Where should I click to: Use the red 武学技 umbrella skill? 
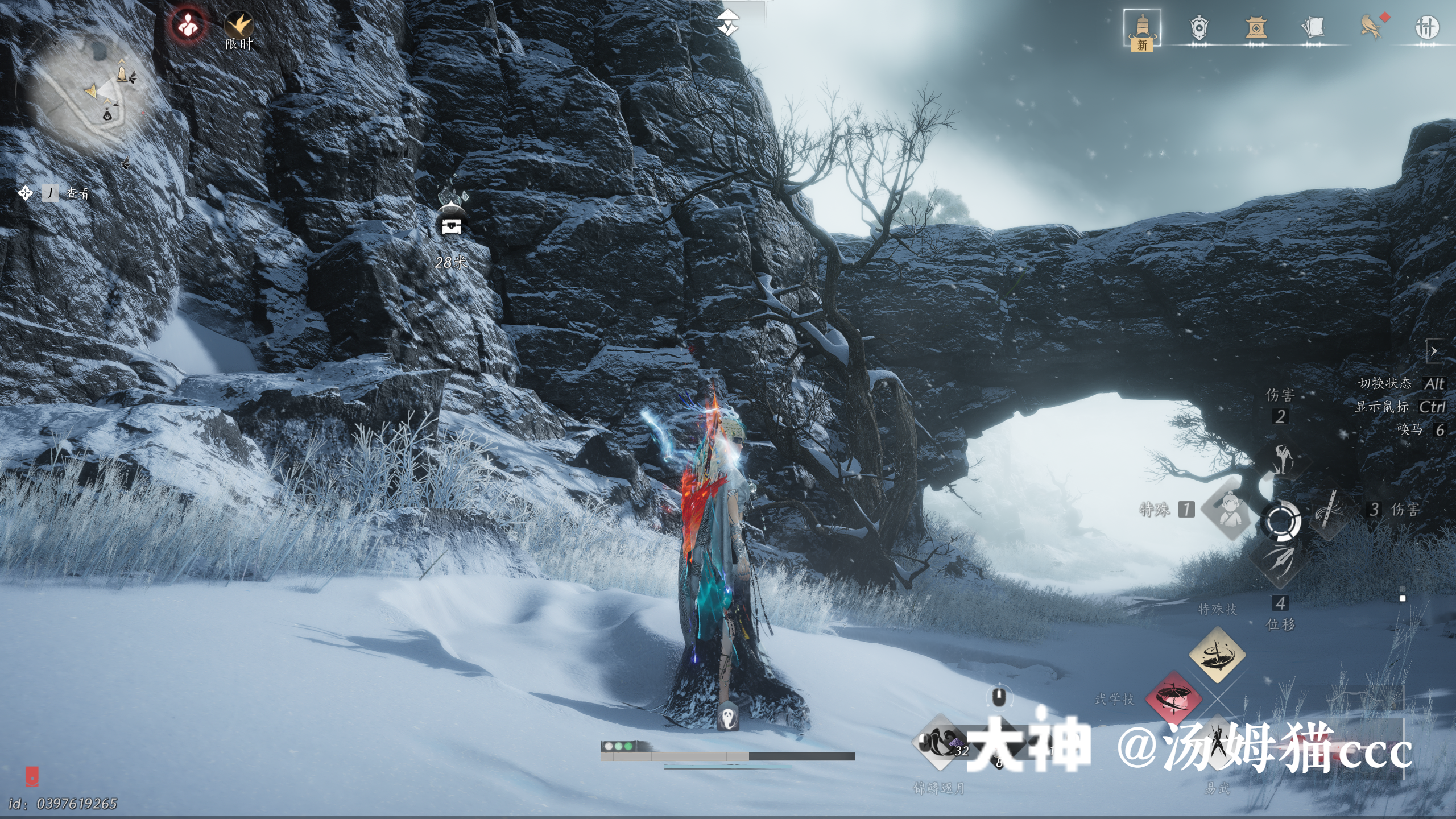click(1173, 698)
